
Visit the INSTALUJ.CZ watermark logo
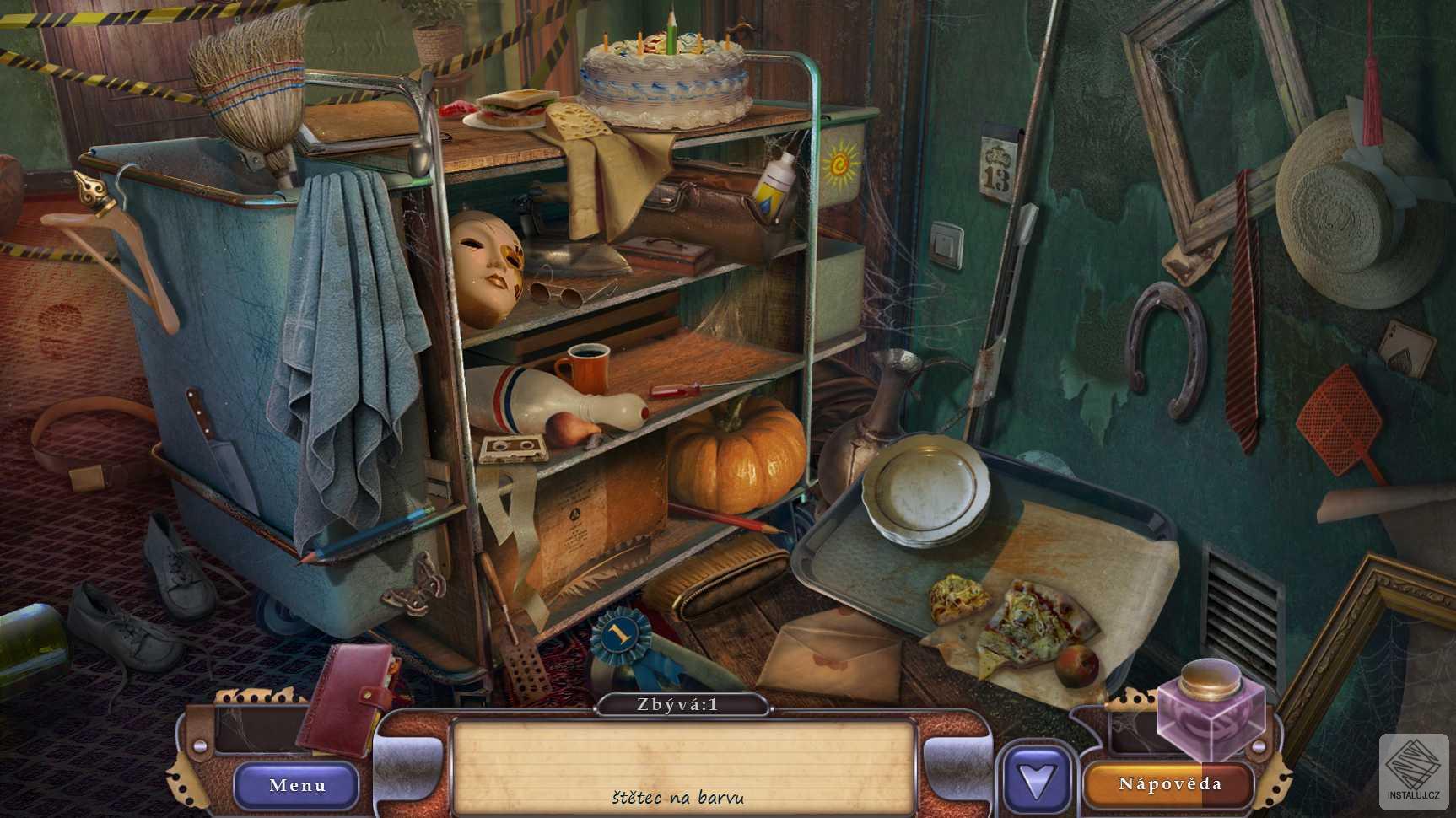point(1416,769)
